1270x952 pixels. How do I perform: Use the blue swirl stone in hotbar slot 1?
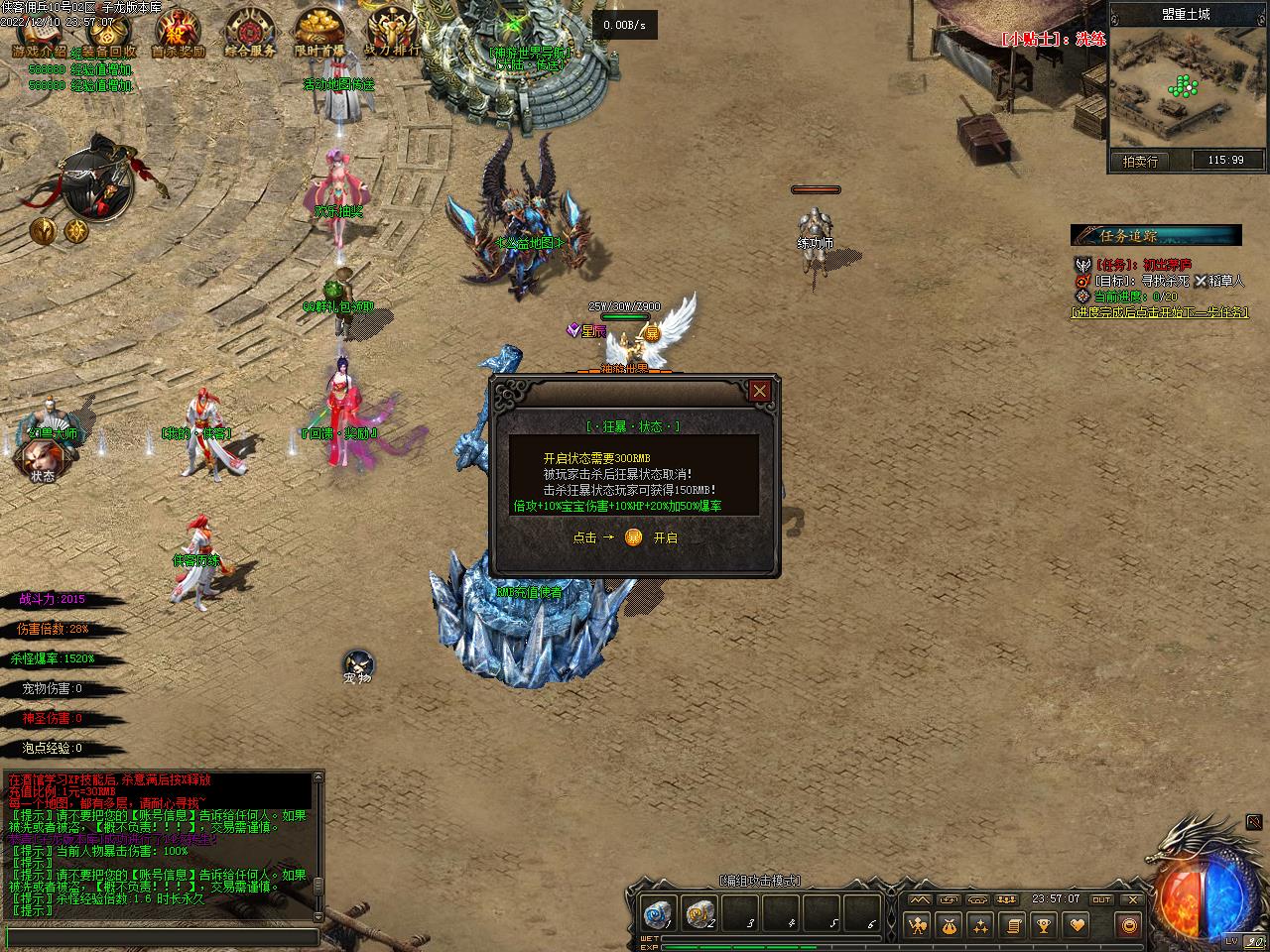point(656,912)
